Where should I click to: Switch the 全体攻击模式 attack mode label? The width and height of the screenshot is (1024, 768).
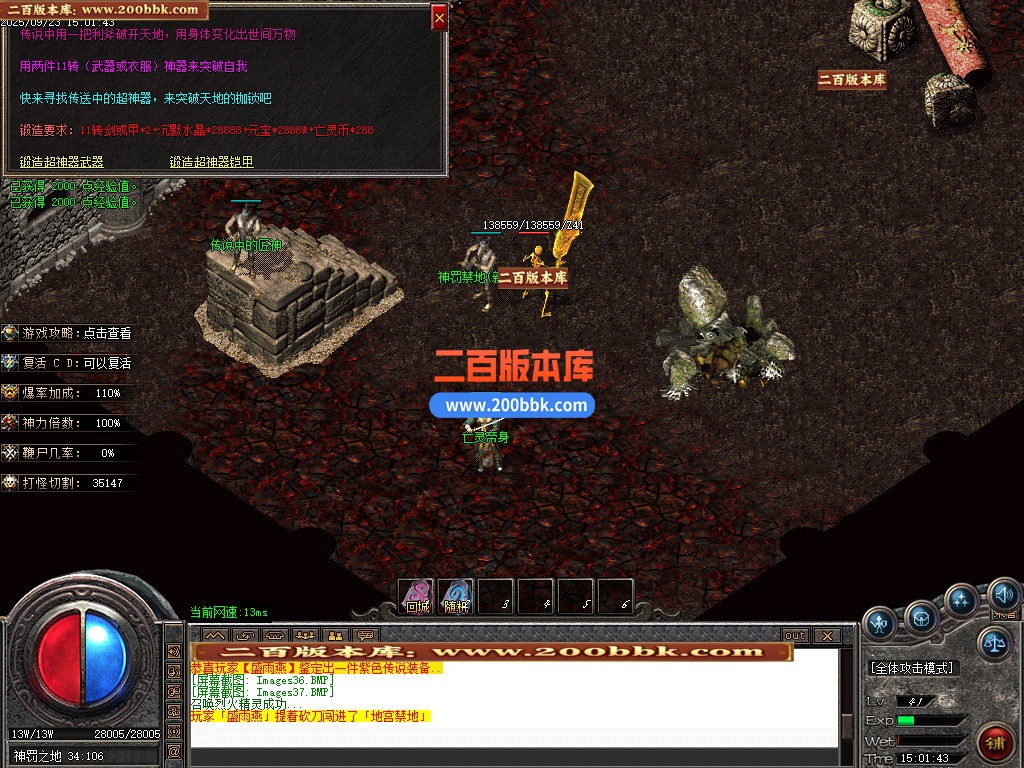[x=912, y=668]
